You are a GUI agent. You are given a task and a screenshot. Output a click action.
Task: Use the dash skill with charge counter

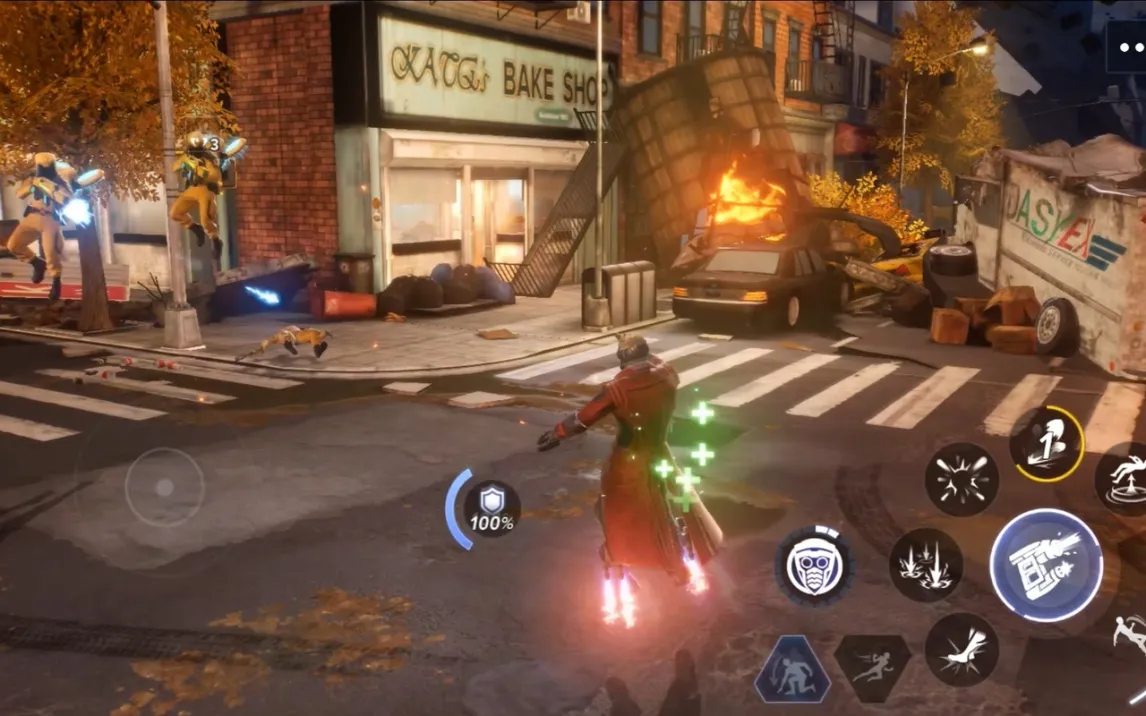[1046, 444]
